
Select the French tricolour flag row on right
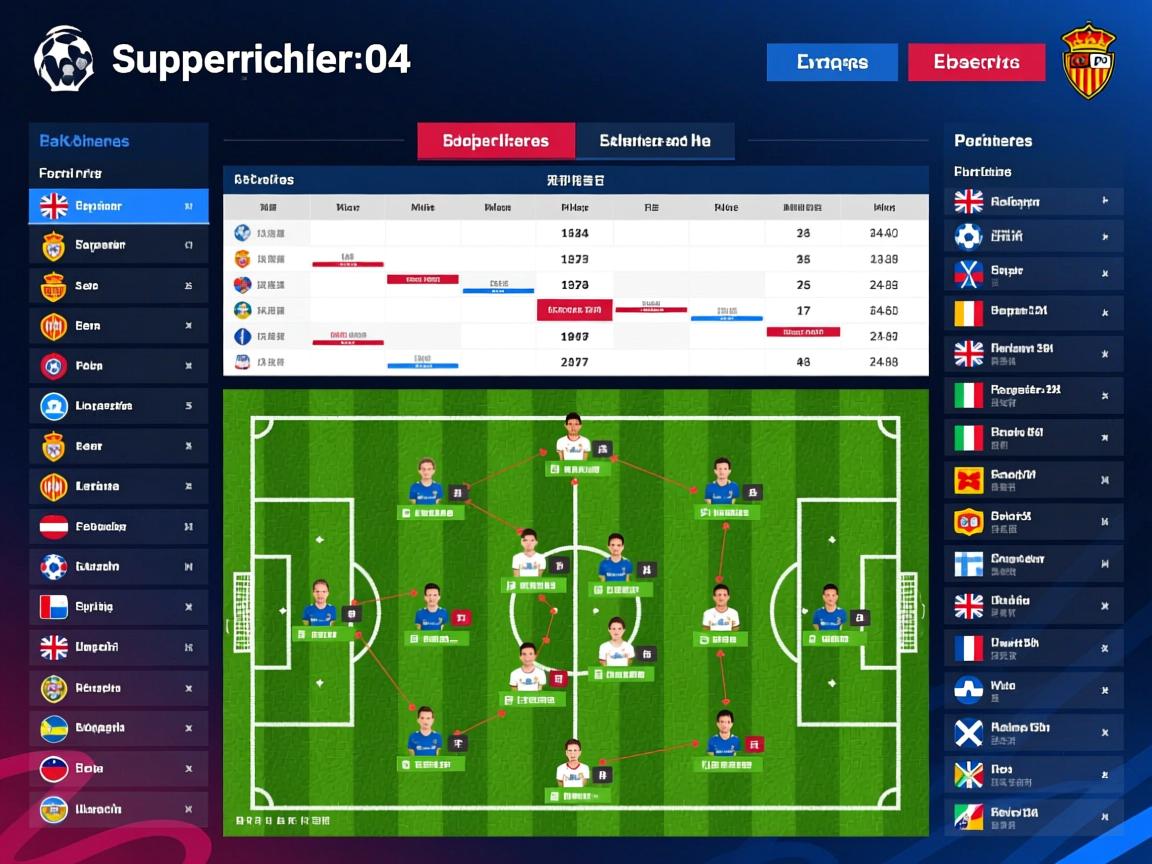(1033, 648)
